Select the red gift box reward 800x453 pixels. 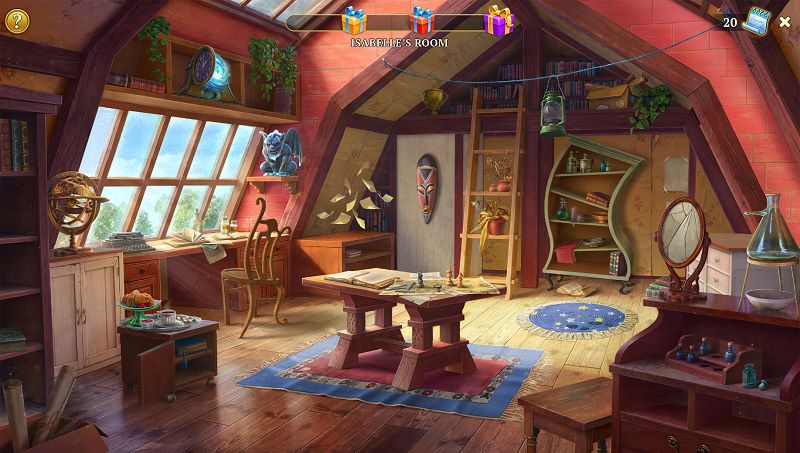click(x=423, y=20)
